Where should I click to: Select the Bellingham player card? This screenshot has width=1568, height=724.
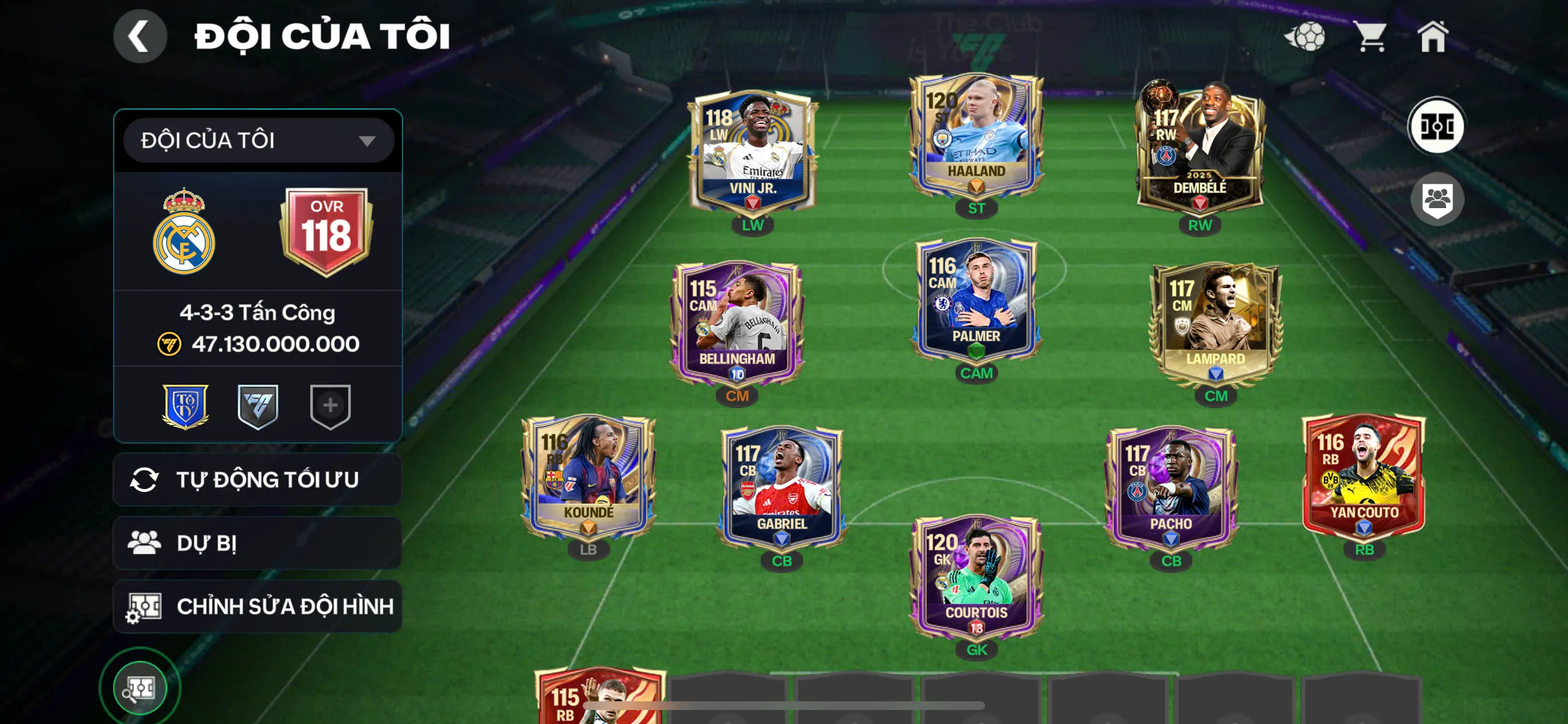point(737,322)
